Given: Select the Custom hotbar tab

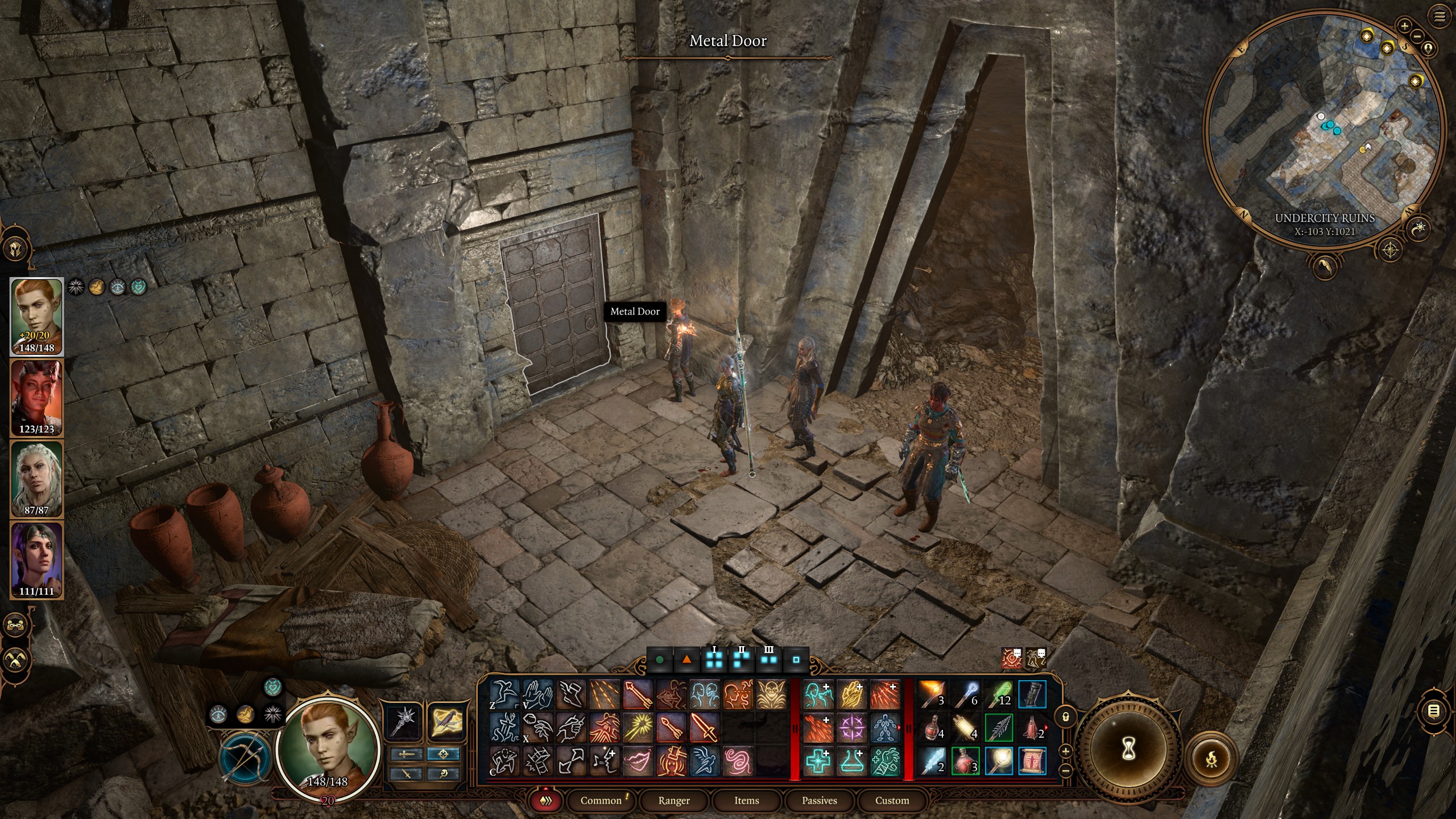Looking at the screenshot, I should 892,800.
